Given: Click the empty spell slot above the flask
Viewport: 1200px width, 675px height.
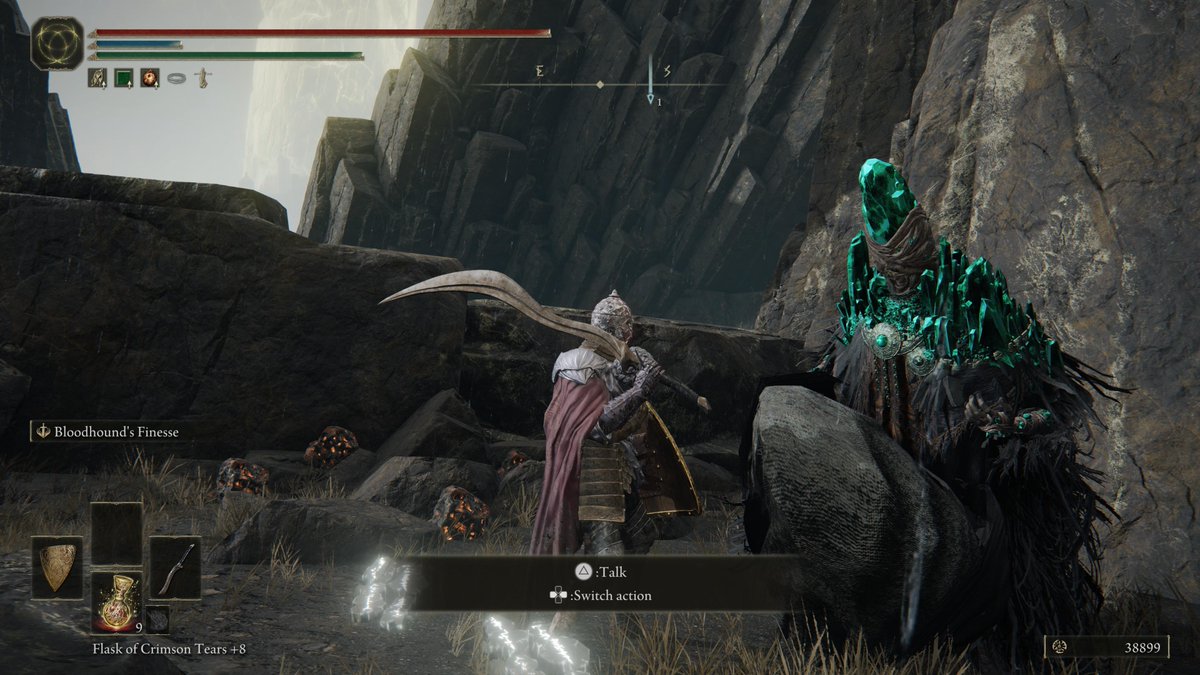Looking at the screenshot, I should [x=116, y=534].
